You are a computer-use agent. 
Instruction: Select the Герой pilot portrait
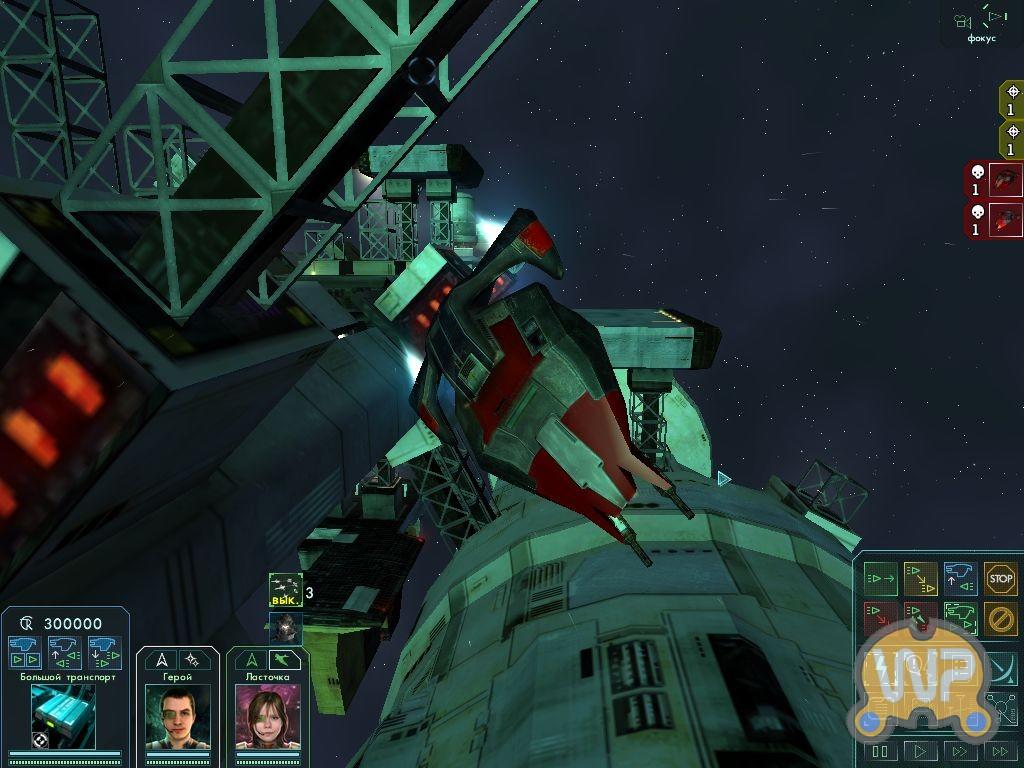tap(178, 716)
